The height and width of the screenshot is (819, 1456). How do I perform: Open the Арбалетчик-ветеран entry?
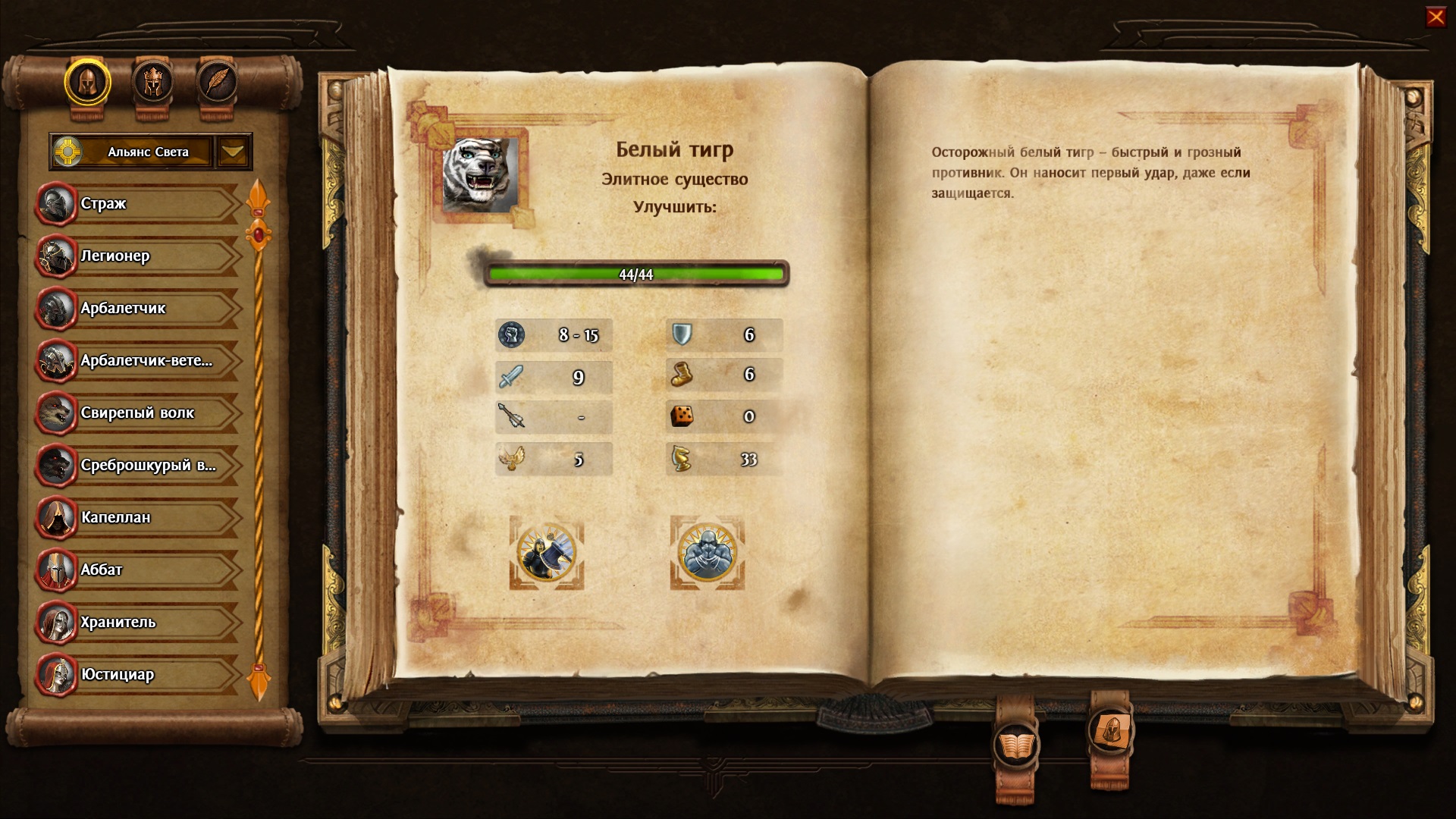(x=136, y=360)
